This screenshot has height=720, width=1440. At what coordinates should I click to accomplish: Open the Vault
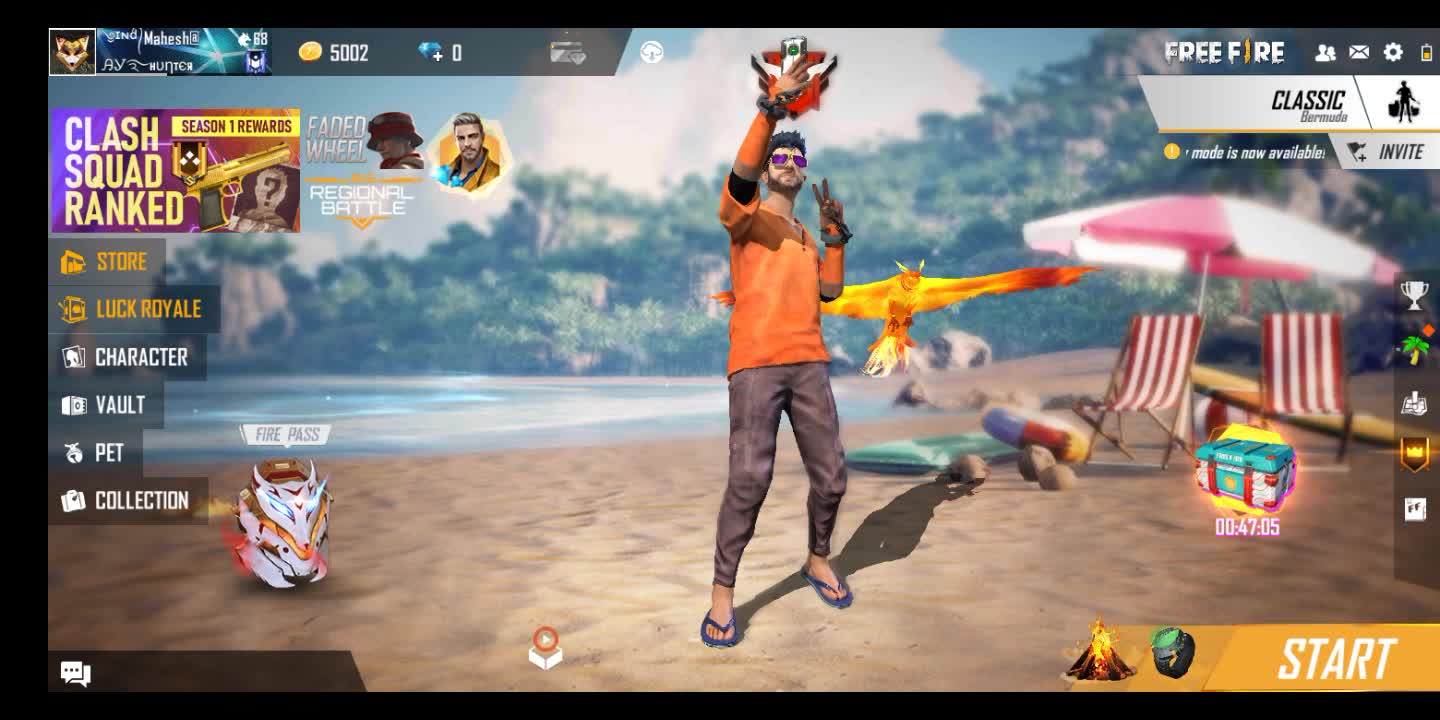point(105,405)
